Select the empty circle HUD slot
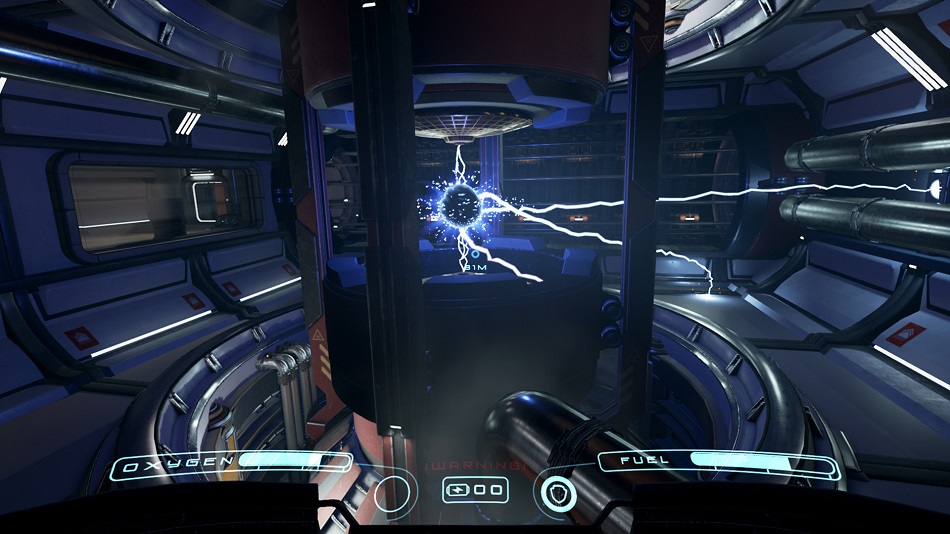 click(x=394, y=492)
